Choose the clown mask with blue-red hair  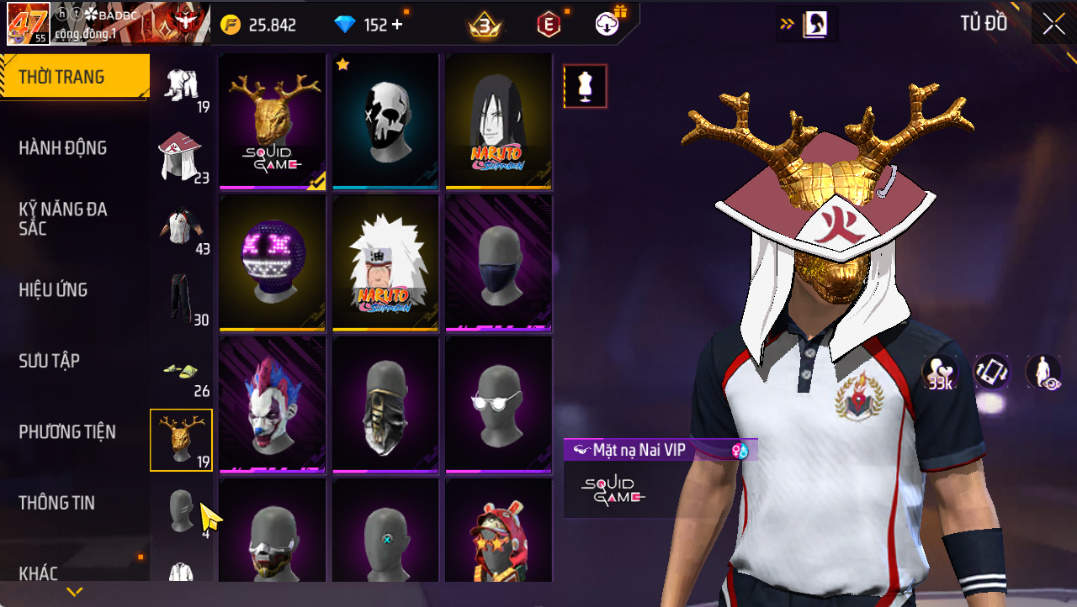tap(273, 404)
